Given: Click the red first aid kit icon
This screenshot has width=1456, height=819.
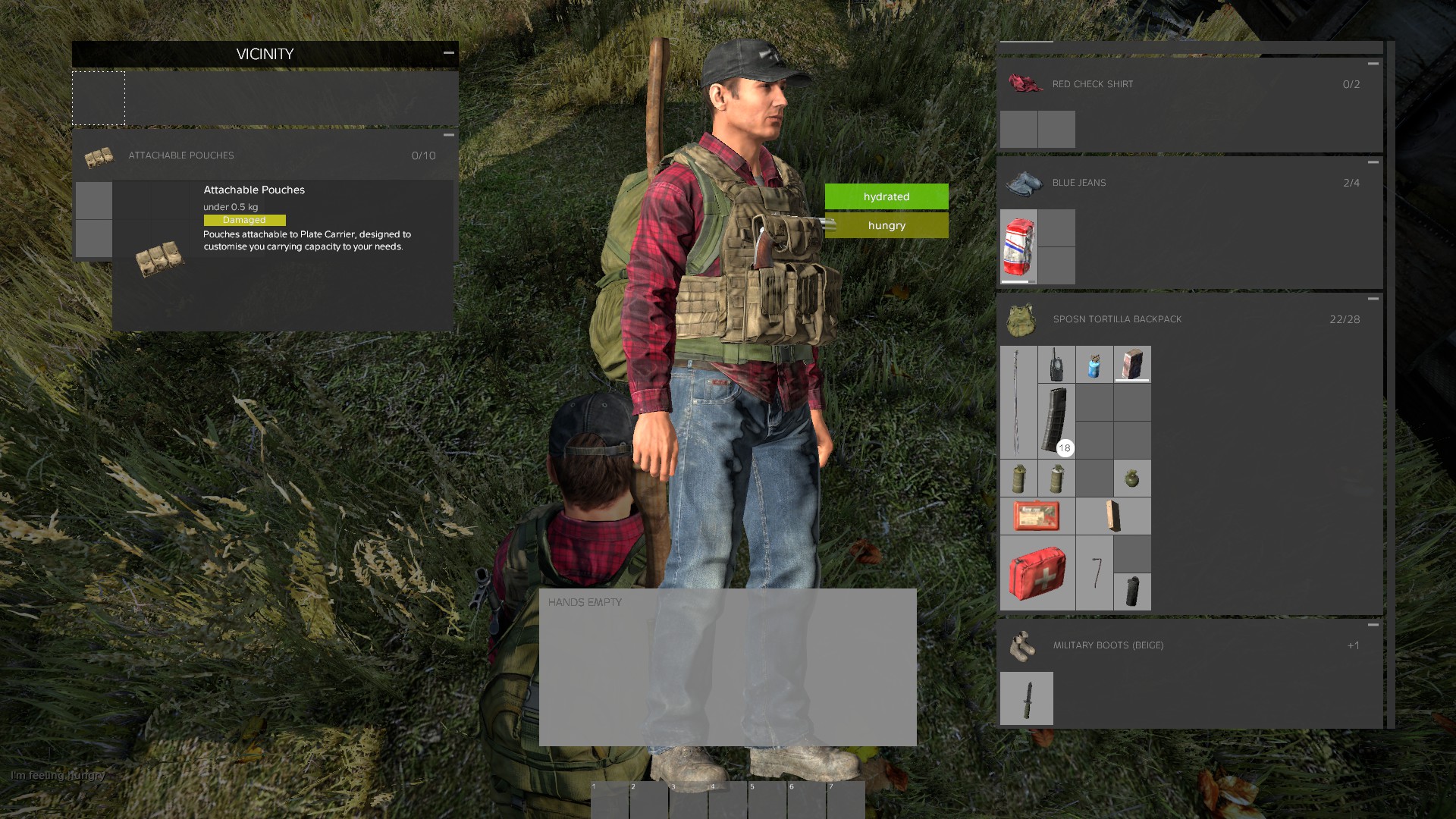Looking at the screenshot, I should 1037,573.
